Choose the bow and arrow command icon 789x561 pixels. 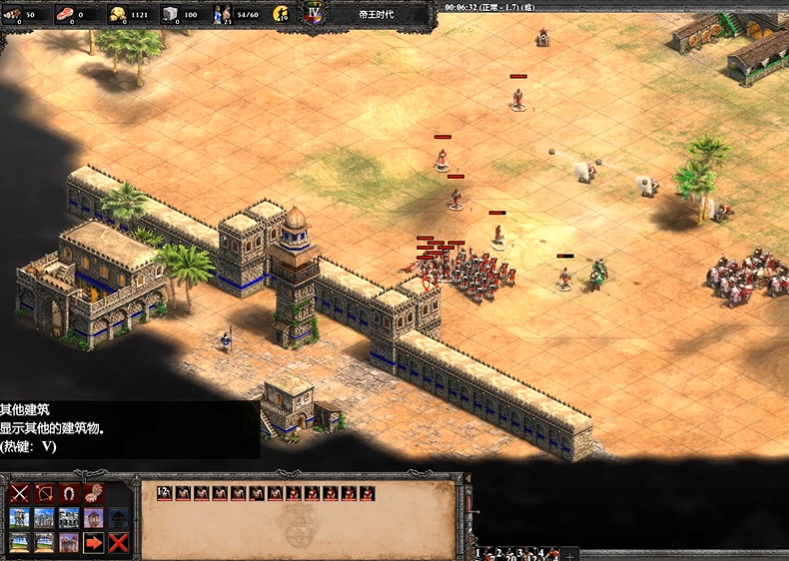tap(44, 493)
